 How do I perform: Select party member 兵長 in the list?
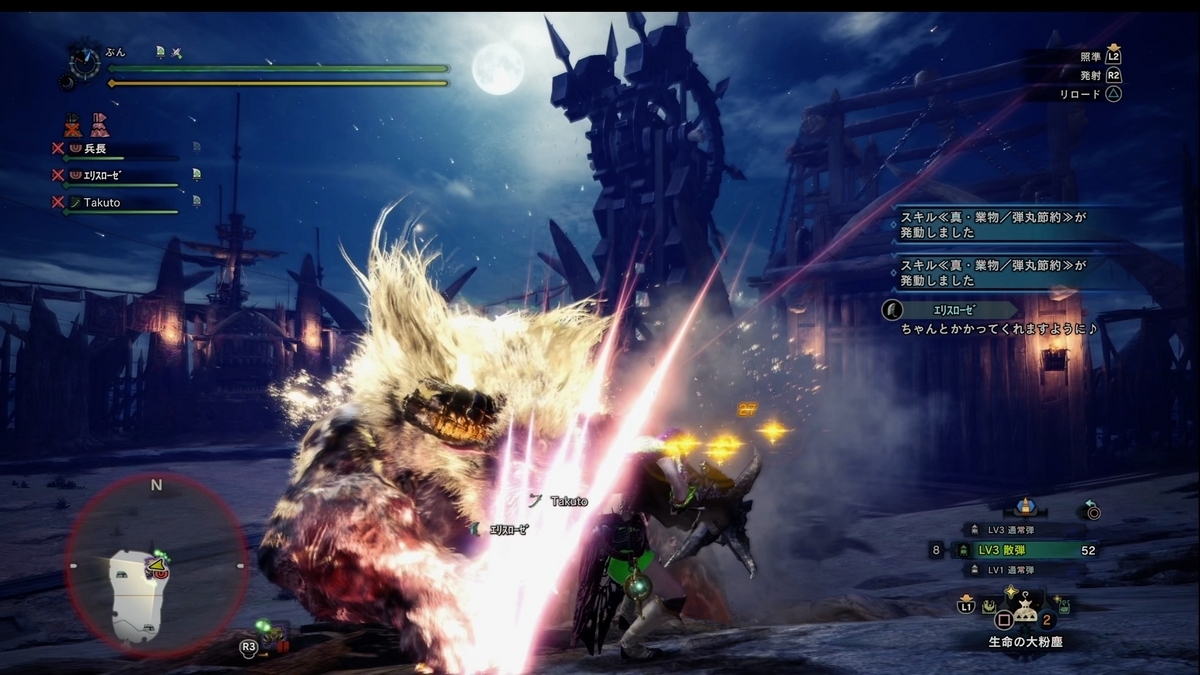95,149
